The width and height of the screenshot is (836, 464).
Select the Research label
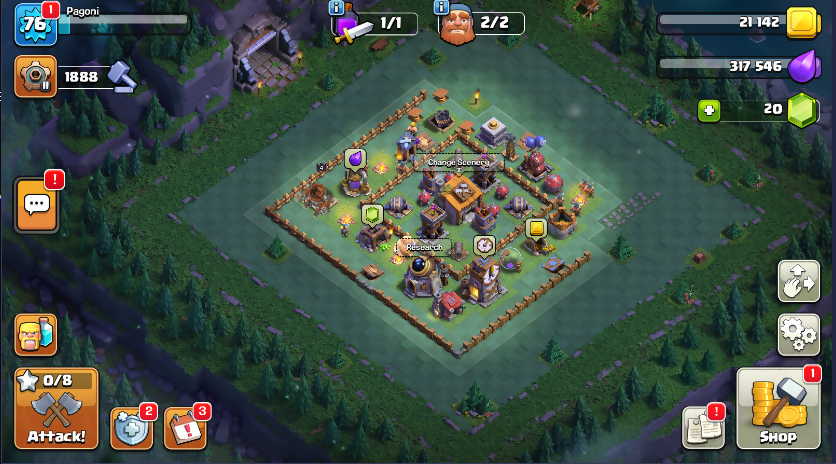tap(424, 247)
